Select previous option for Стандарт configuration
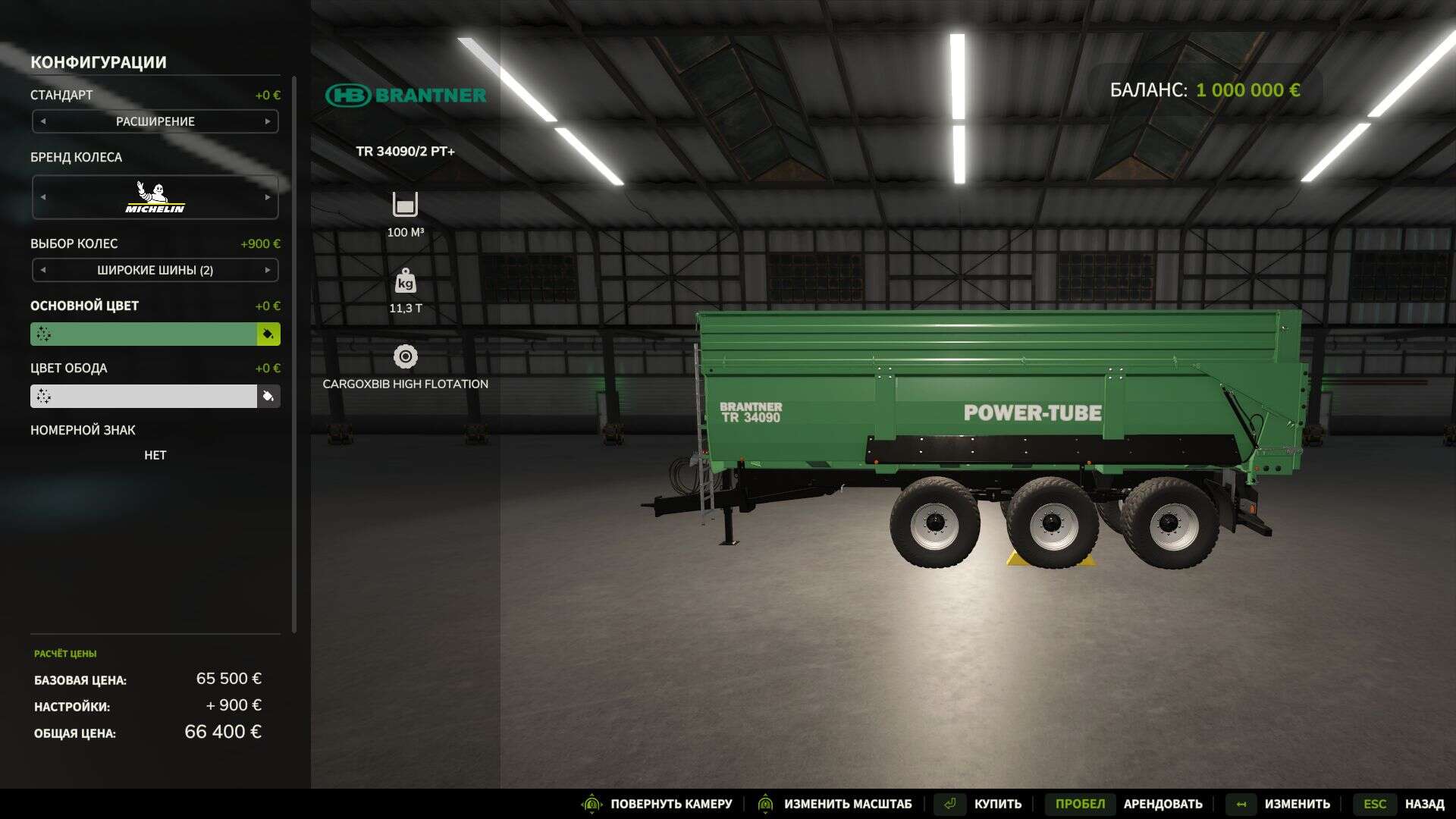Screen dimensions: 1456x819 coord(43,121)
